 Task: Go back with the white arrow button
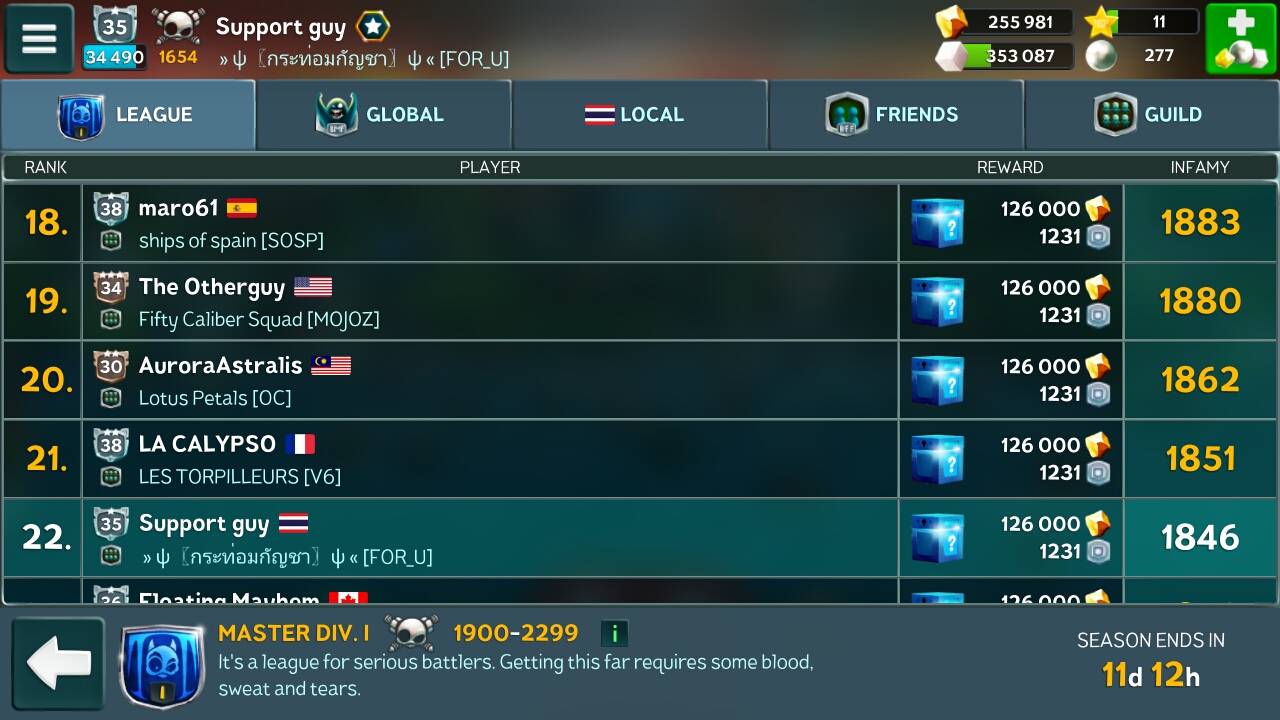tap(58, 662)
